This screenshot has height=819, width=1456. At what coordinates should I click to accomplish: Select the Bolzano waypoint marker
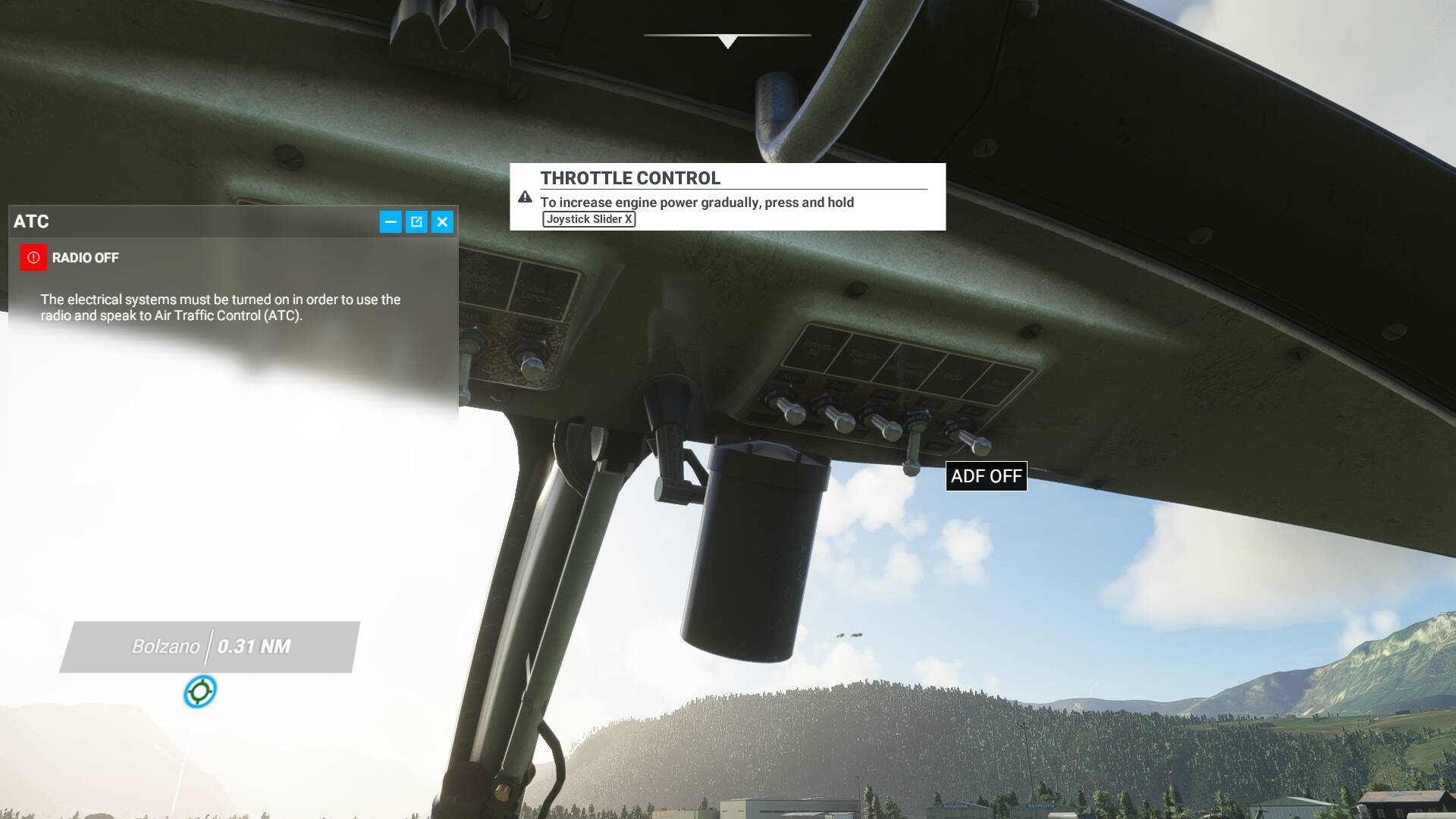click(200, 692)
